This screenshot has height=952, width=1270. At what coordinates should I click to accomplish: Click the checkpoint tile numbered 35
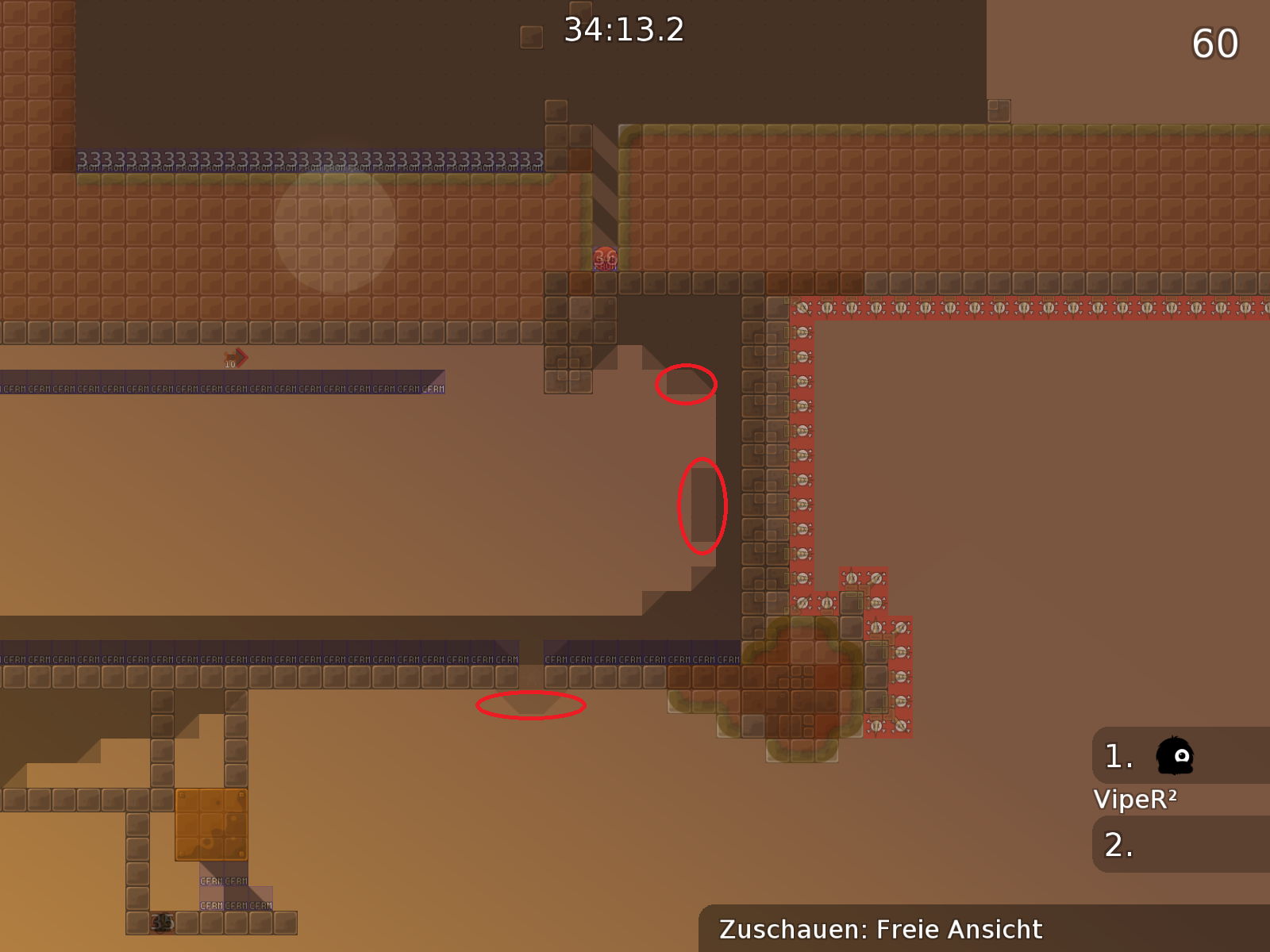point(163,923)
